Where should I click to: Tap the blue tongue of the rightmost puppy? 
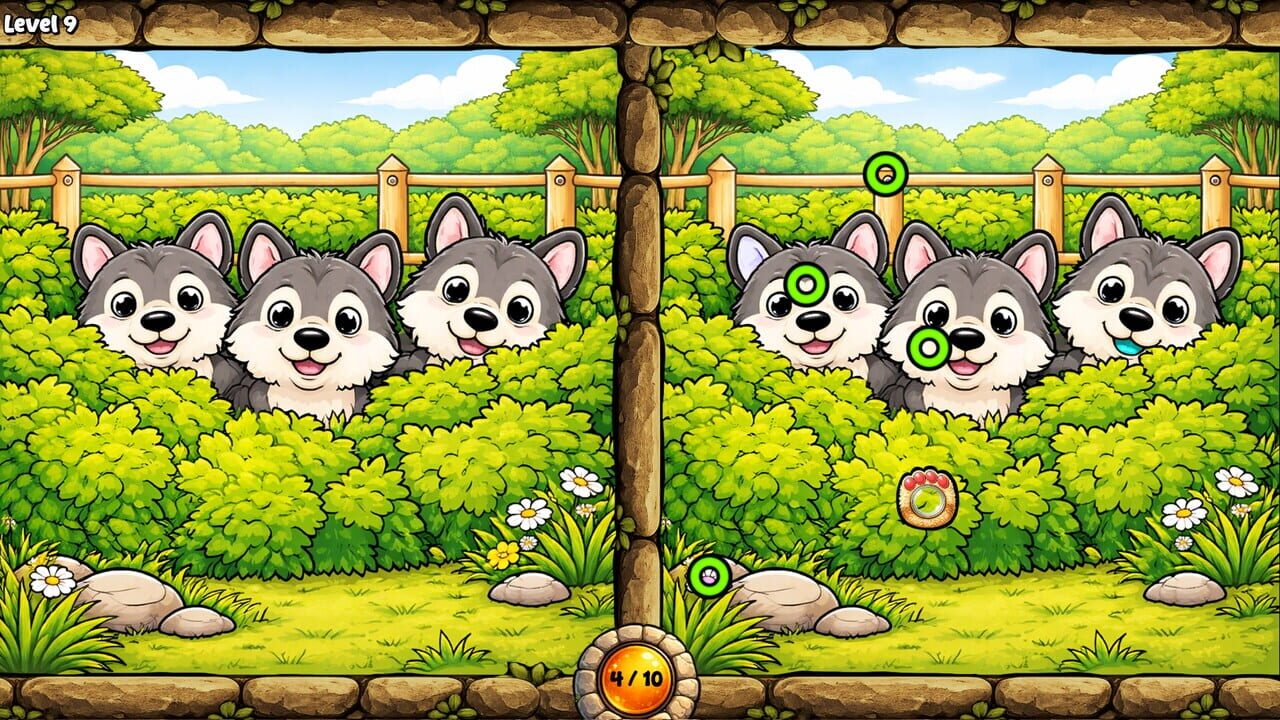pos(1128,347)
